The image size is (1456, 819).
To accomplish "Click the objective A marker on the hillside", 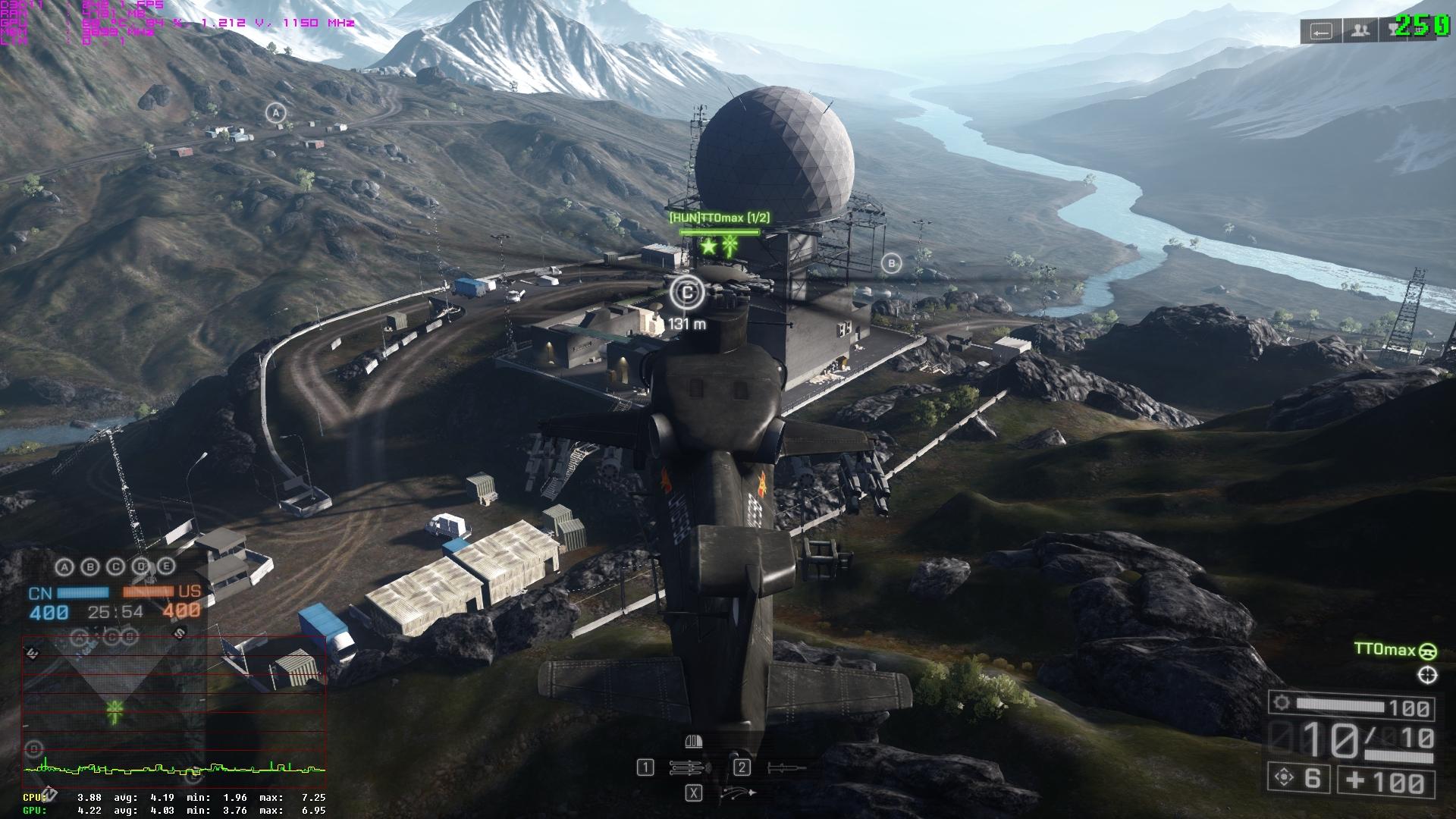I will 276,114.
